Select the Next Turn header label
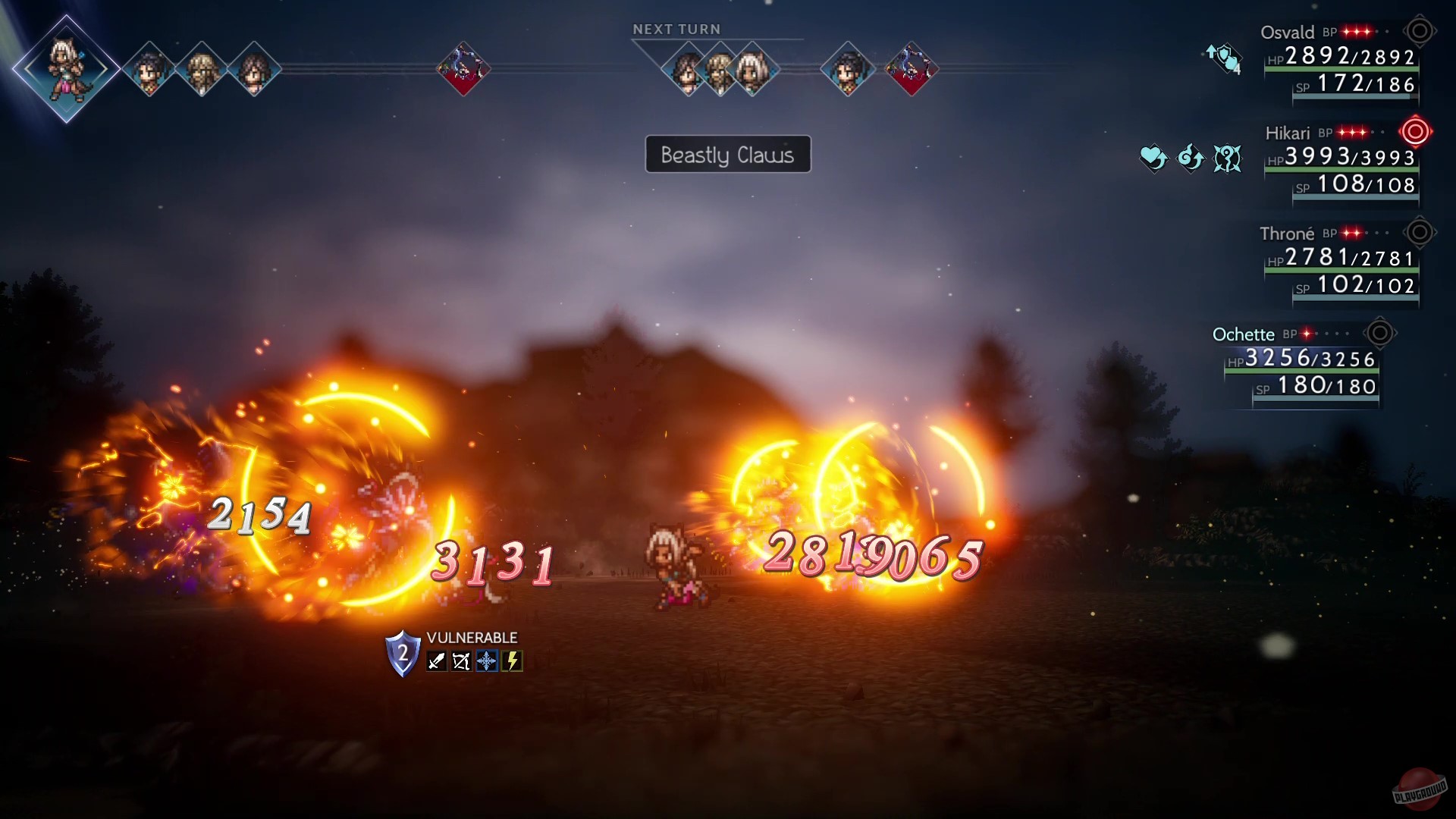The width and height of the screenshot is (1456, 819). pyautogui.click(x=677, y=28)
